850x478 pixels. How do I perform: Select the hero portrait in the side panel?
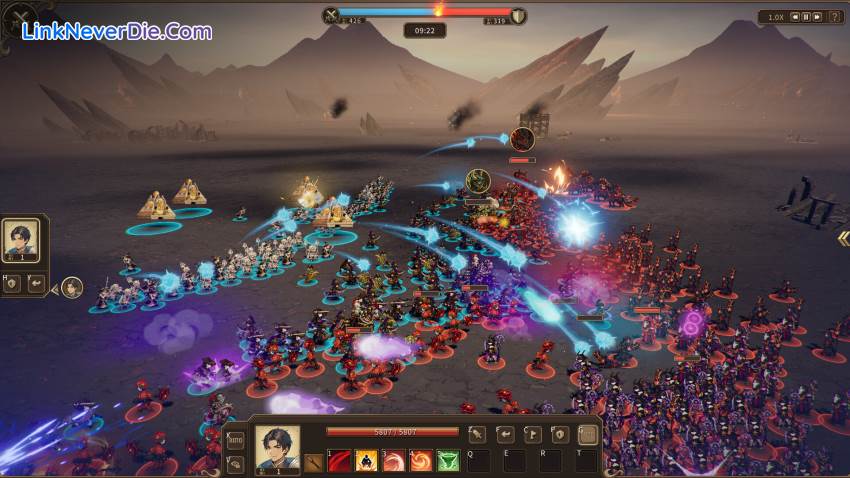[20, 241]
